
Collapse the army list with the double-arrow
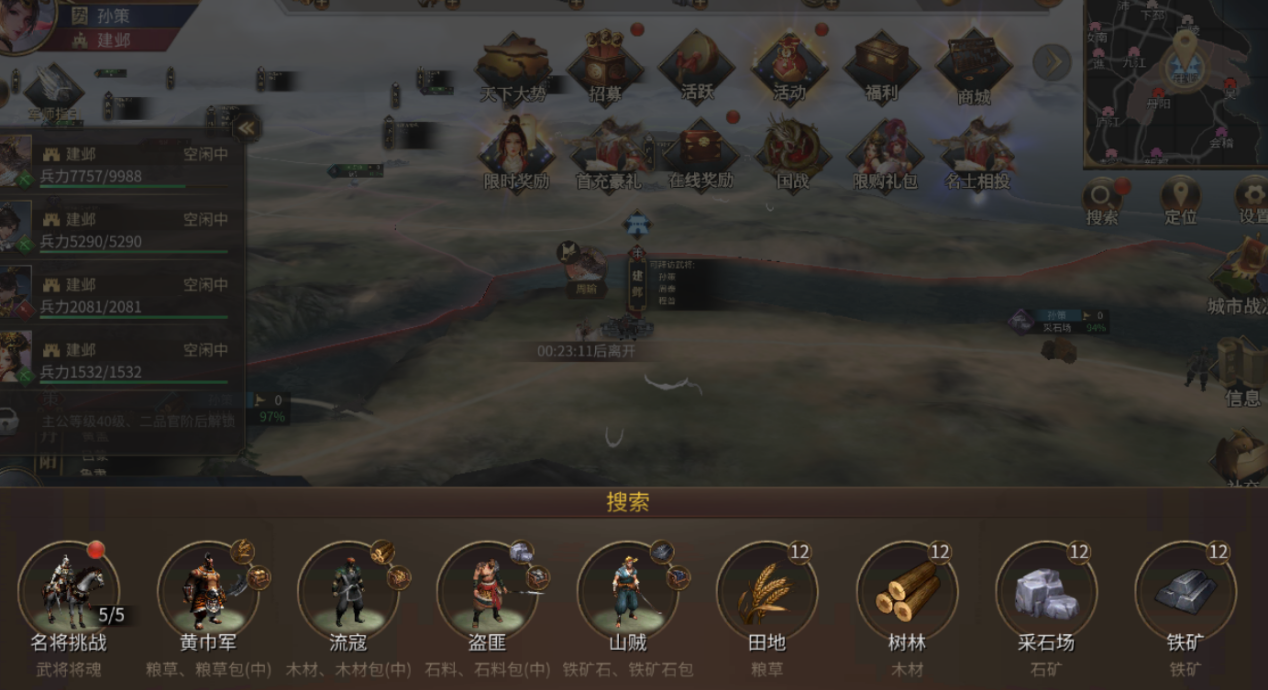(x=246, y=127)
